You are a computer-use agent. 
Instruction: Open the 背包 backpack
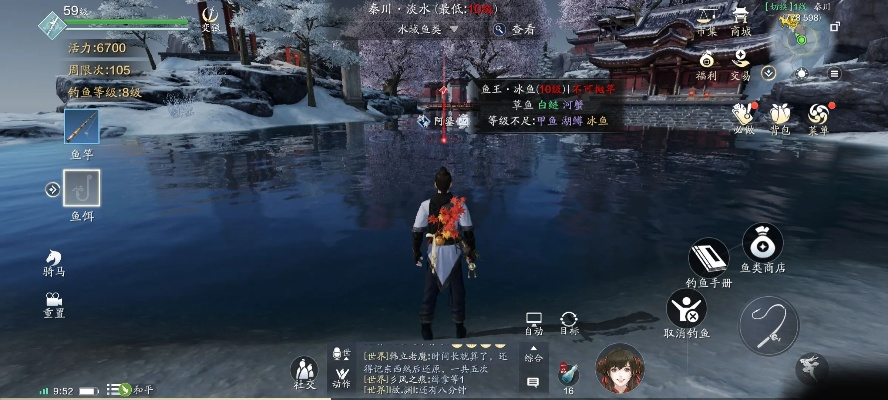780,116
